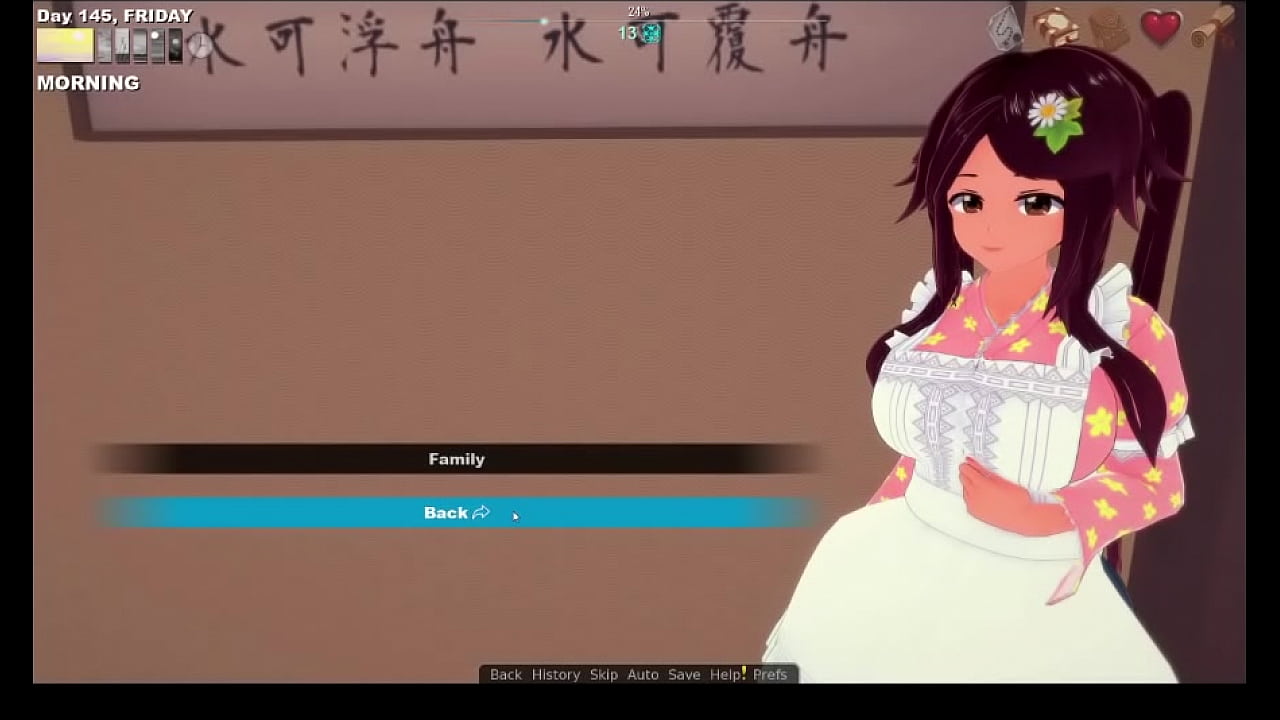Click the dog tag charm icon
The width and height of the screenshot is (1280, 720).
pyautogui.click(x=1004, y=28)
